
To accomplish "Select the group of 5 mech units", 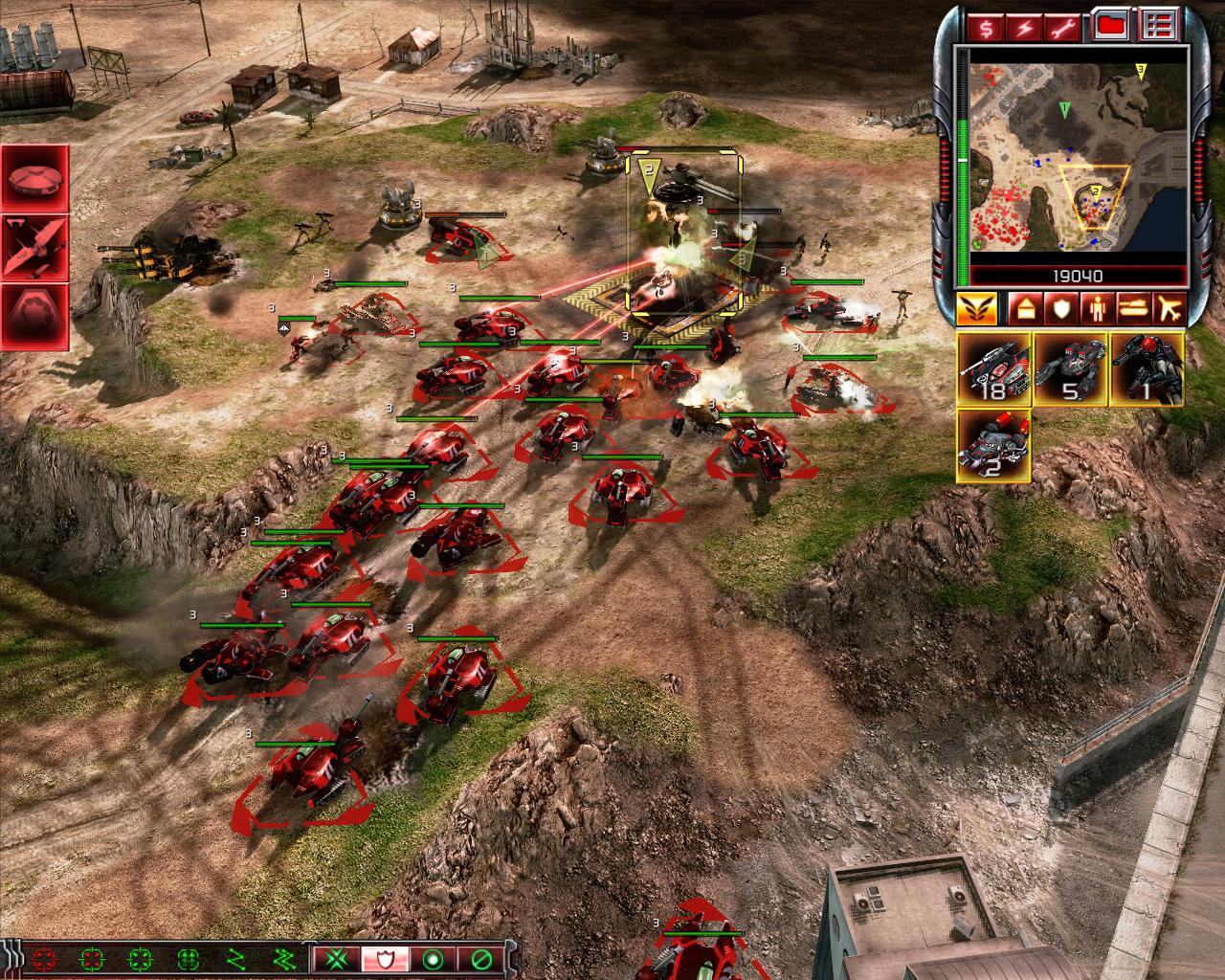I will [x=1070, y=369].
